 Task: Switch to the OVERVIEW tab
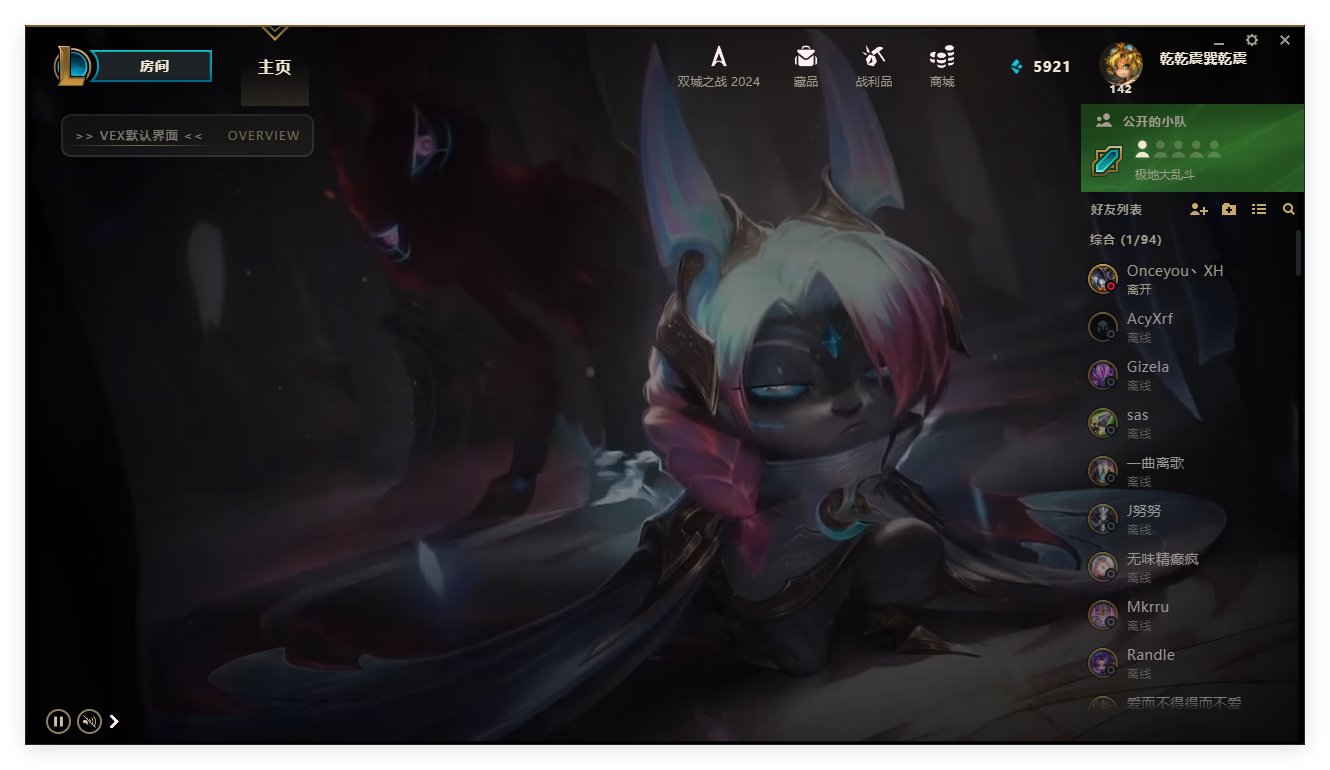(263, 136)
